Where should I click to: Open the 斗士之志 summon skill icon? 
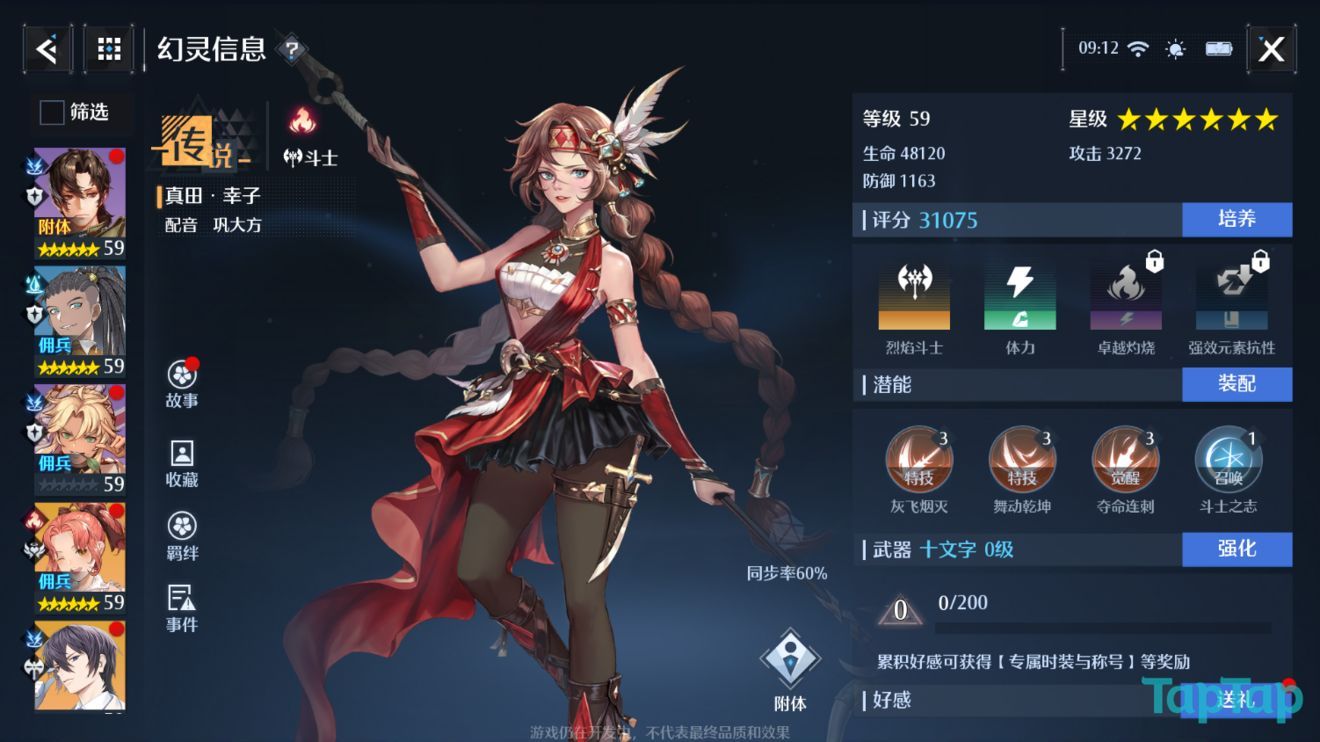click(1226, 458)
